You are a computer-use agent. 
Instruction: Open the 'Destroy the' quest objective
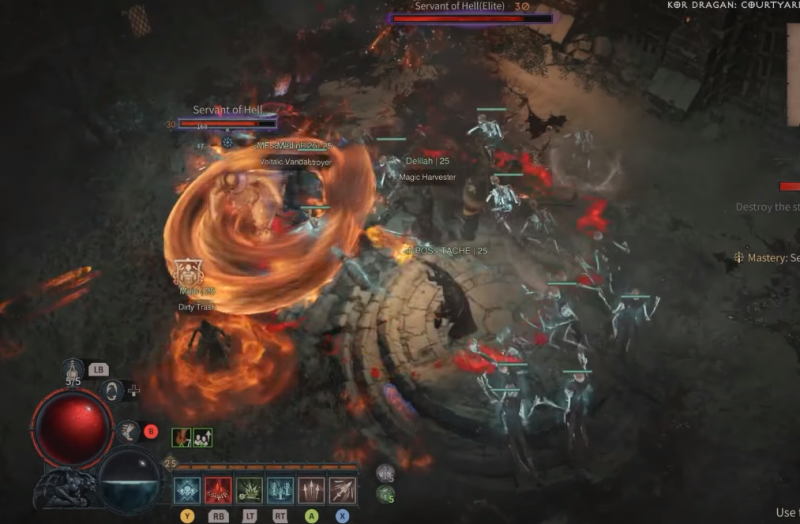tap(767, 207)
